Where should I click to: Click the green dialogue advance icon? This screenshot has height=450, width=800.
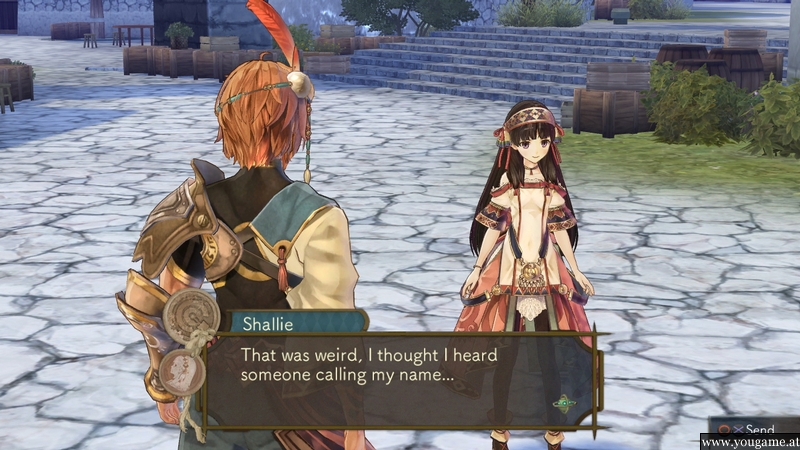565,403
